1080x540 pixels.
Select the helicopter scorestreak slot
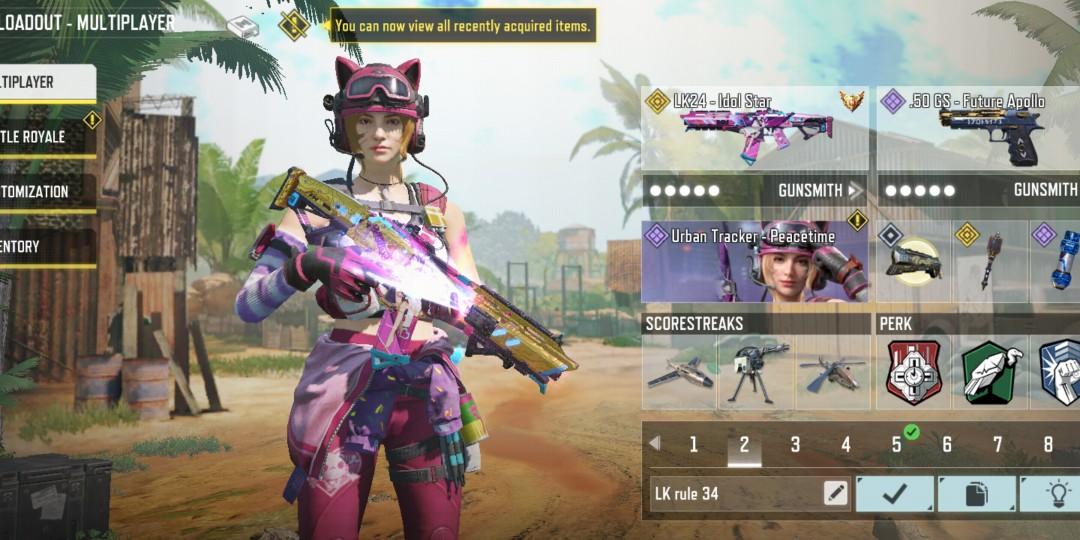pyautogui.click(x=832, y=372)
